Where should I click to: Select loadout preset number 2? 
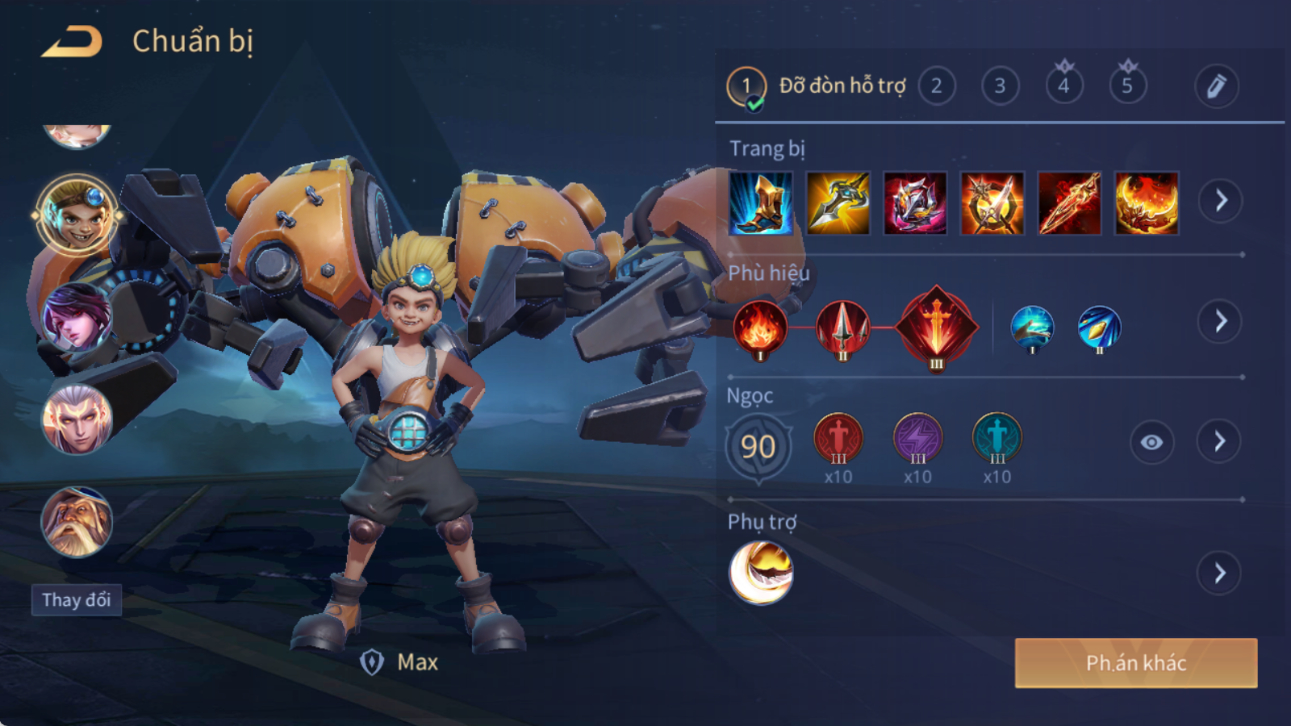[x=936, y=87]
